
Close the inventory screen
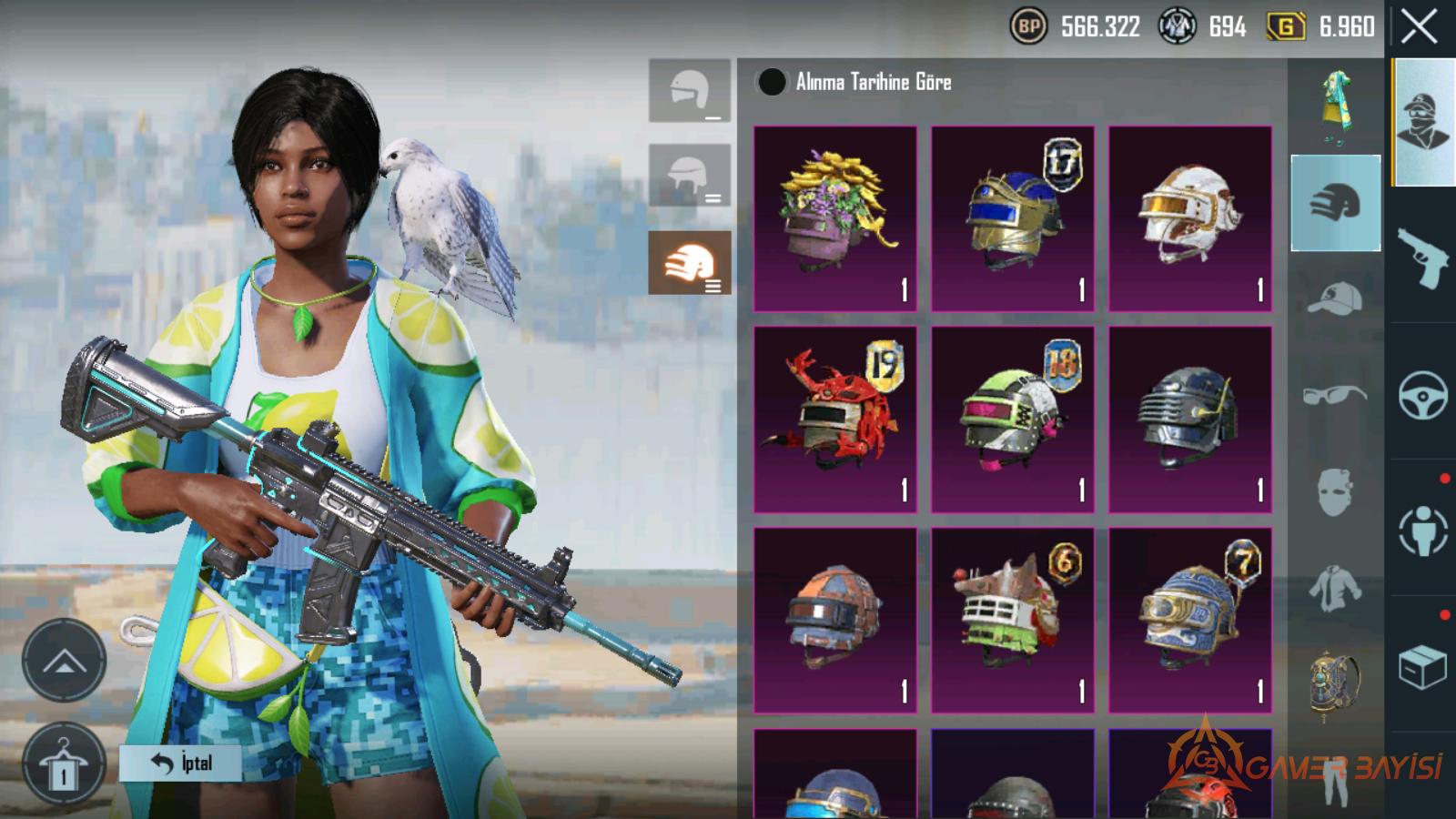point(1420,27)
